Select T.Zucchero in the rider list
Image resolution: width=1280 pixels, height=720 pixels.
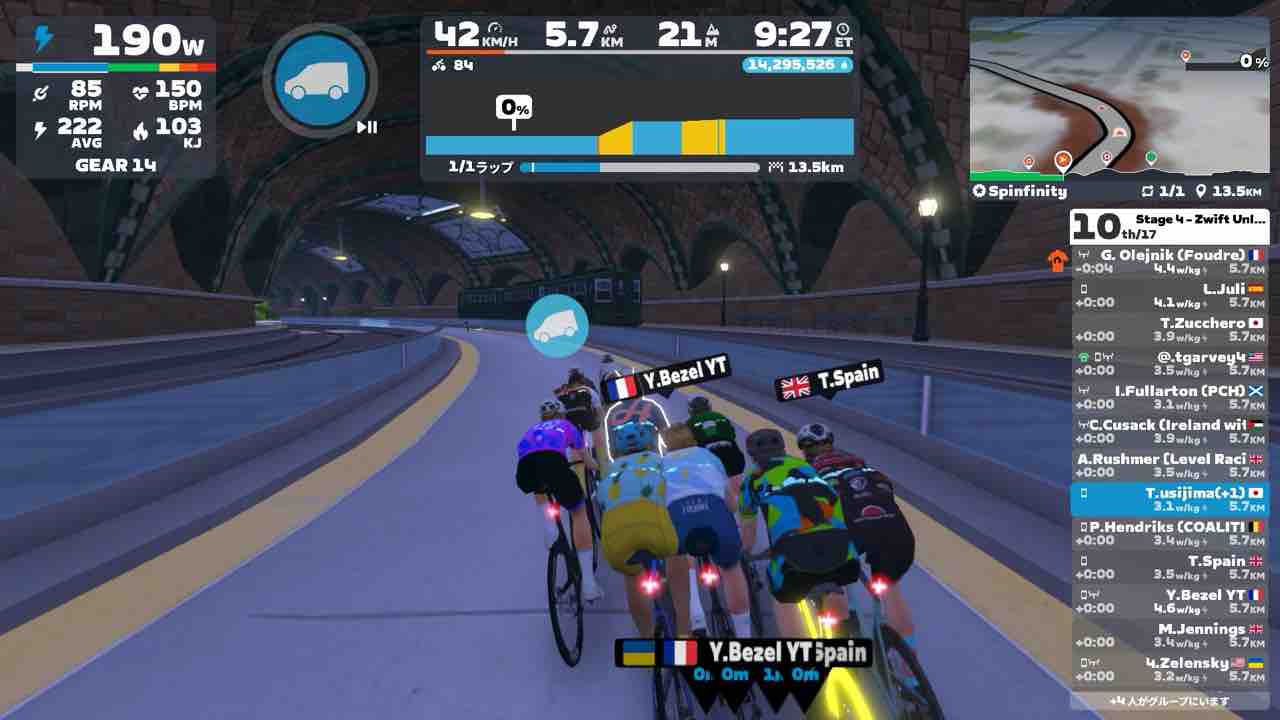pyautogui.click(x=1168, y=330)
